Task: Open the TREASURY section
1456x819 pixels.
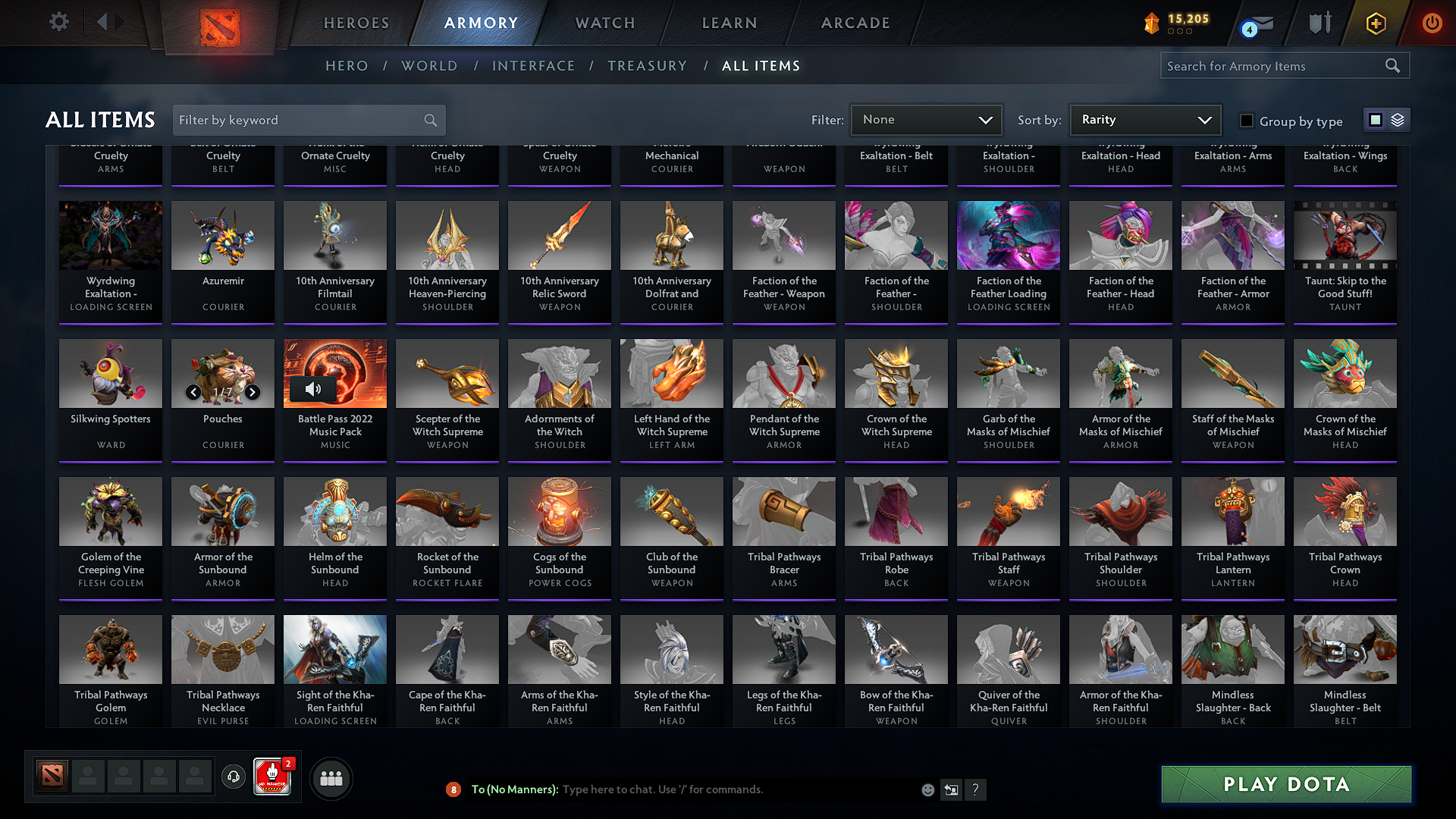Action: pyautogui.click(x=647, y=65)
